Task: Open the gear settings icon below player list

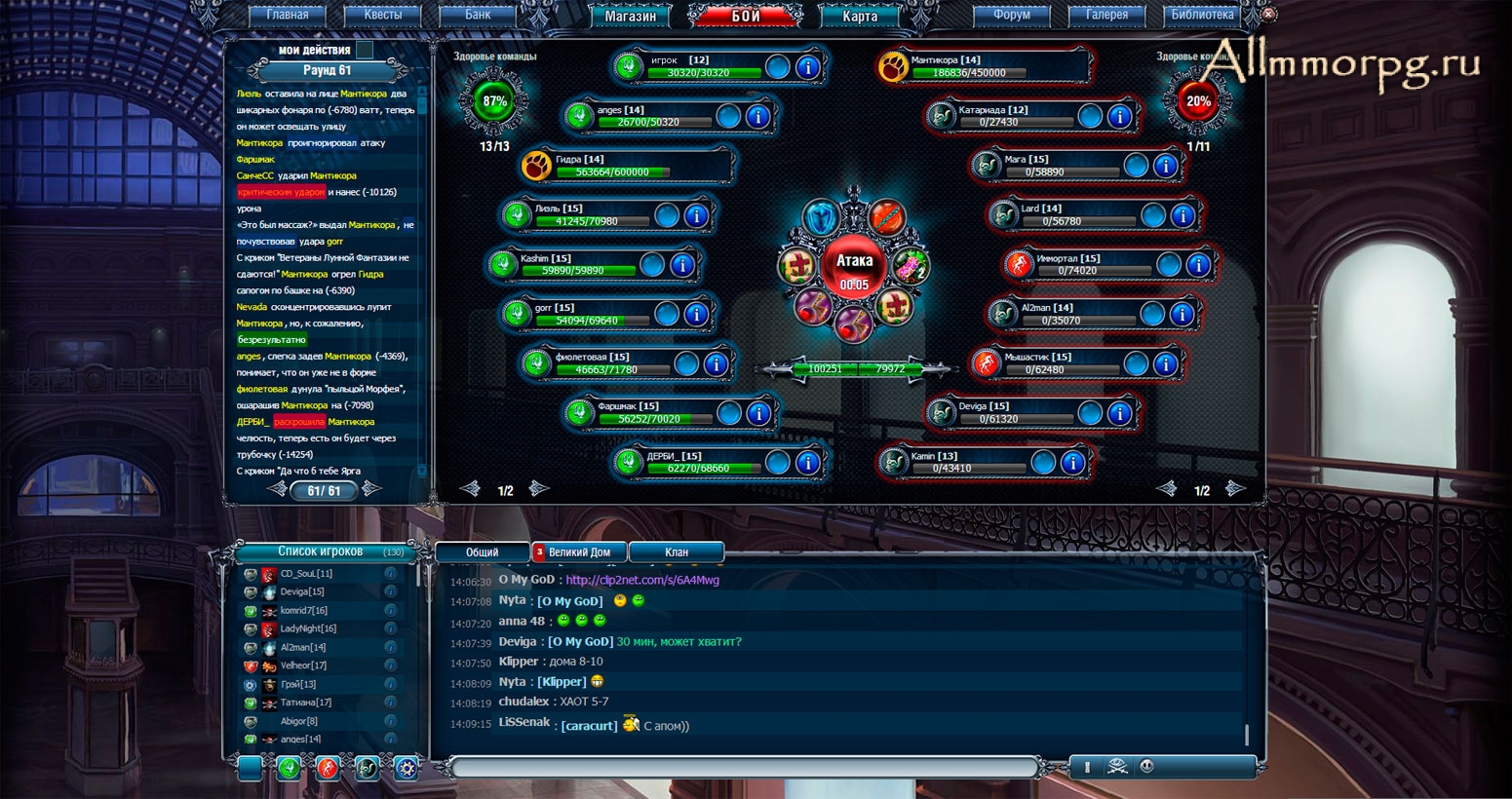Action: pyautogui.click(x=406, y=768)
